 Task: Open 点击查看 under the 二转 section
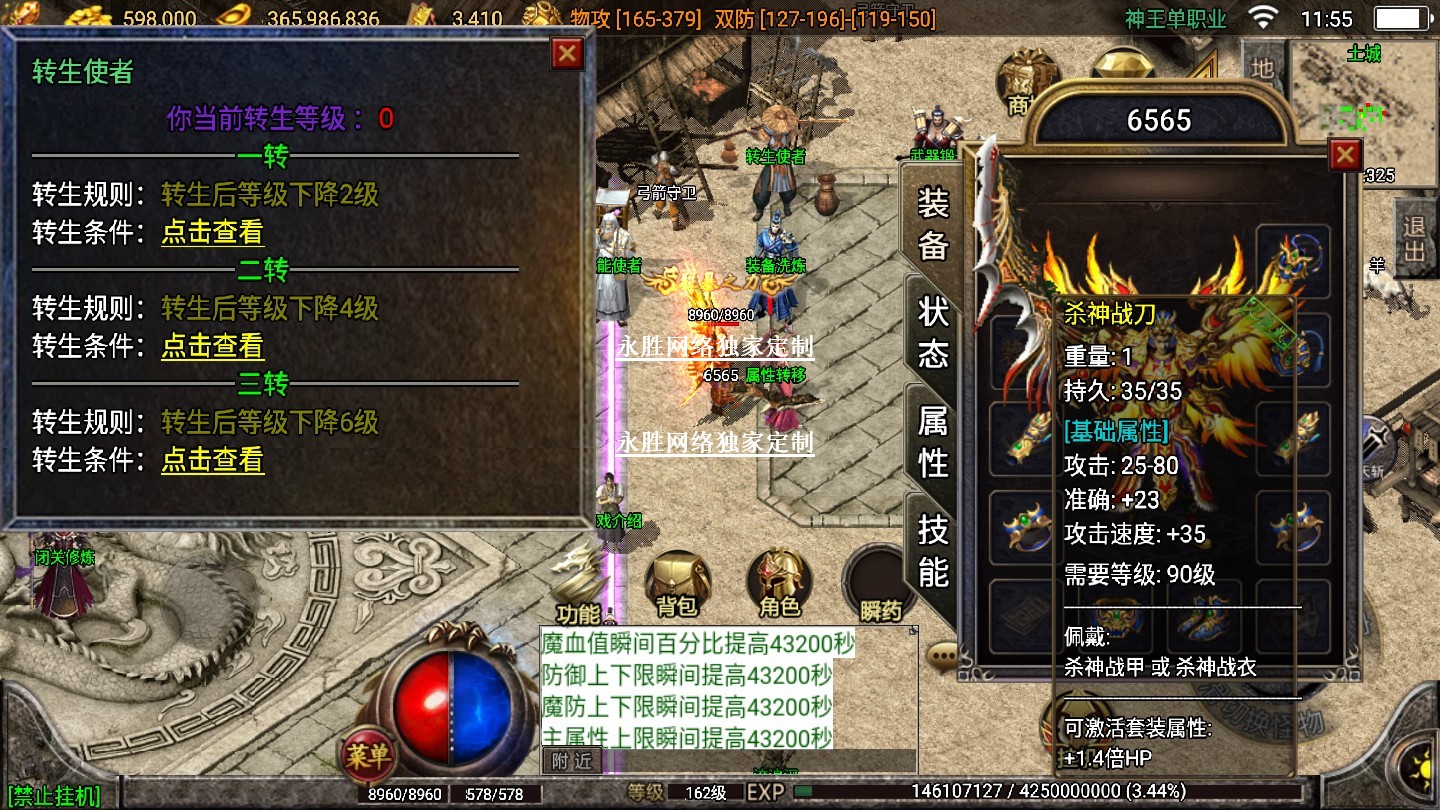tap(213, 347)
